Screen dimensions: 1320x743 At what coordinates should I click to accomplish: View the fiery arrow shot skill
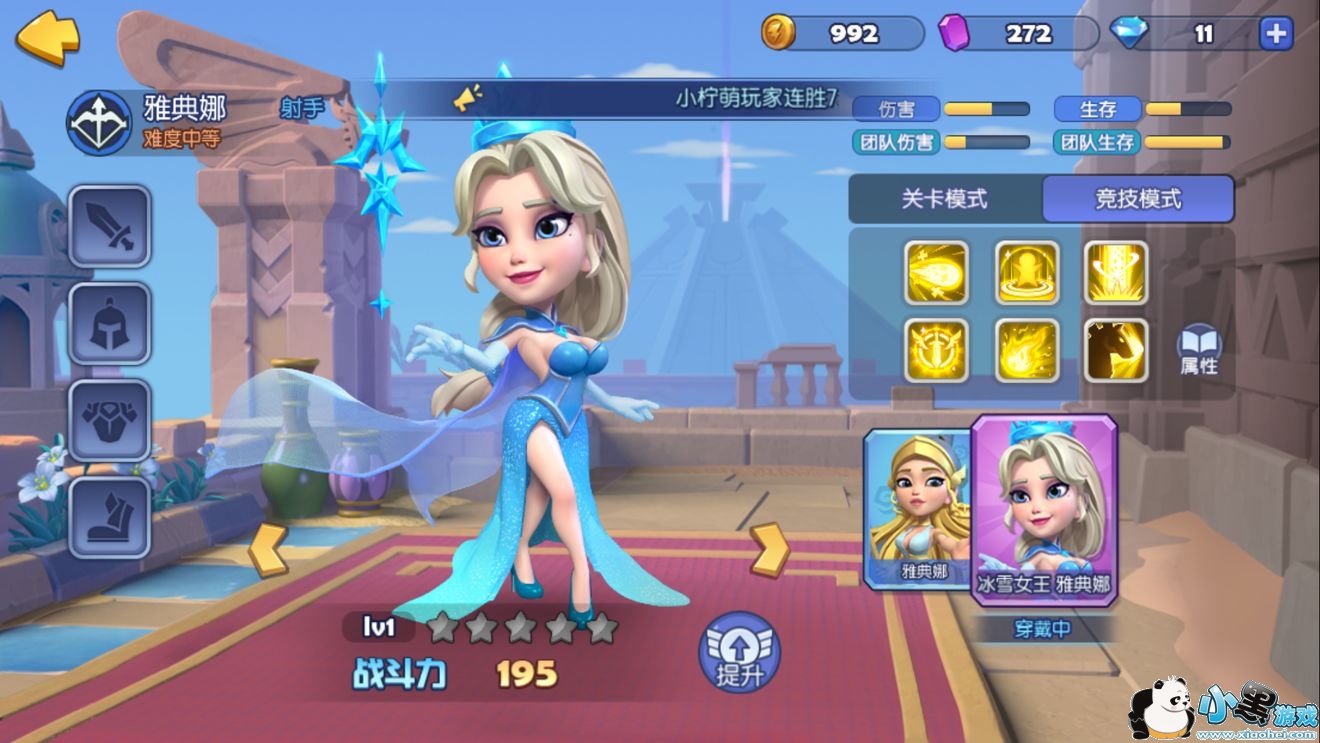[937, 272]
